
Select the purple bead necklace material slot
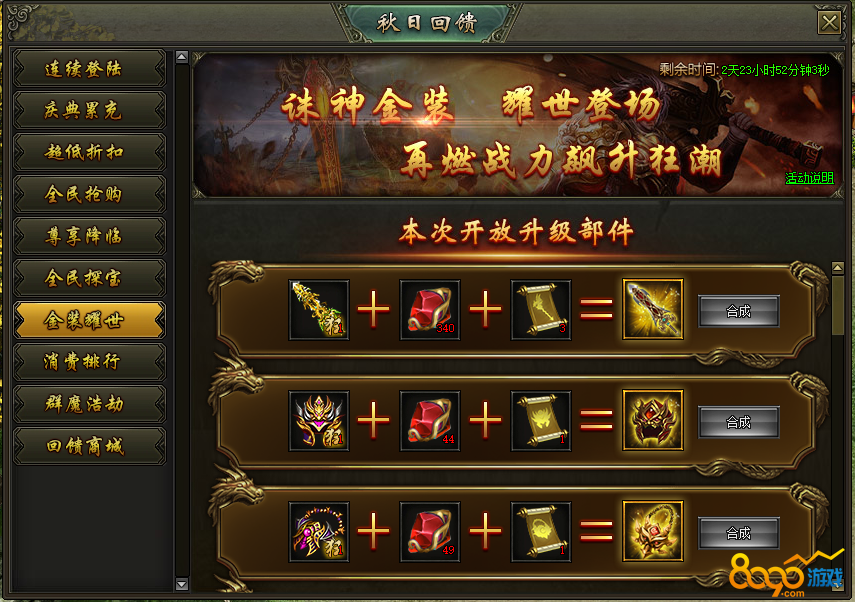coord(319,532)
